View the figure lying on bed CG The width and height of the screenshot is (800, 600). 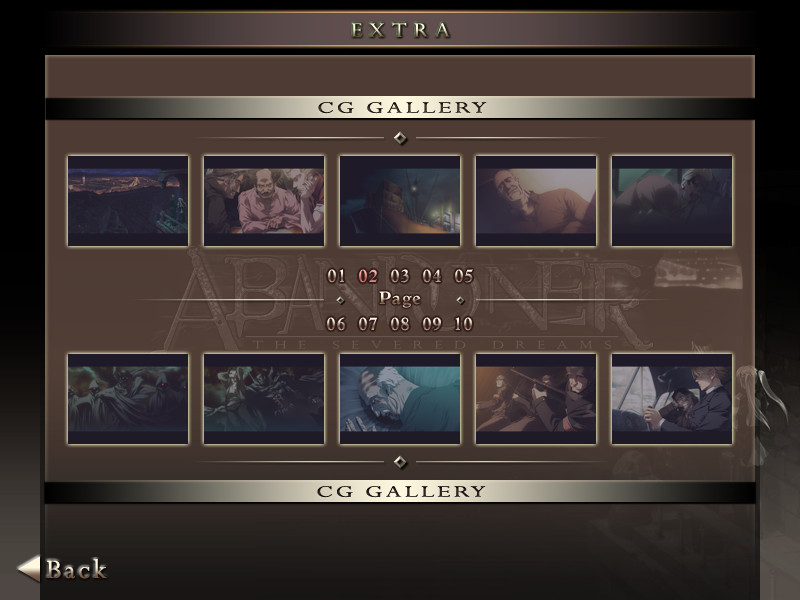400,399
